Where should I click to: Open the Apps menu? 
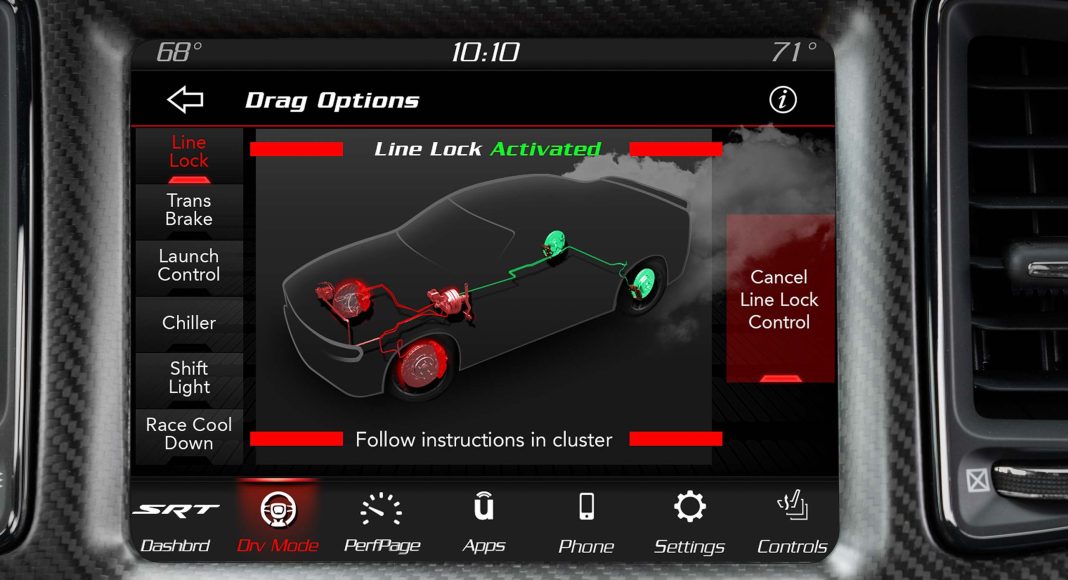(484, 523)
